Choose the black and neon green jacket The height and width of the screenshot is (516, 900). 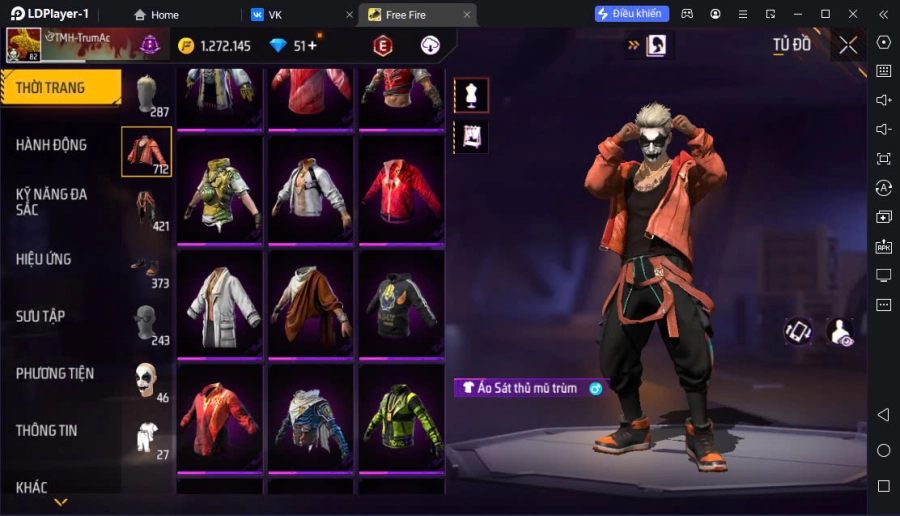click(x=402, y=418)
